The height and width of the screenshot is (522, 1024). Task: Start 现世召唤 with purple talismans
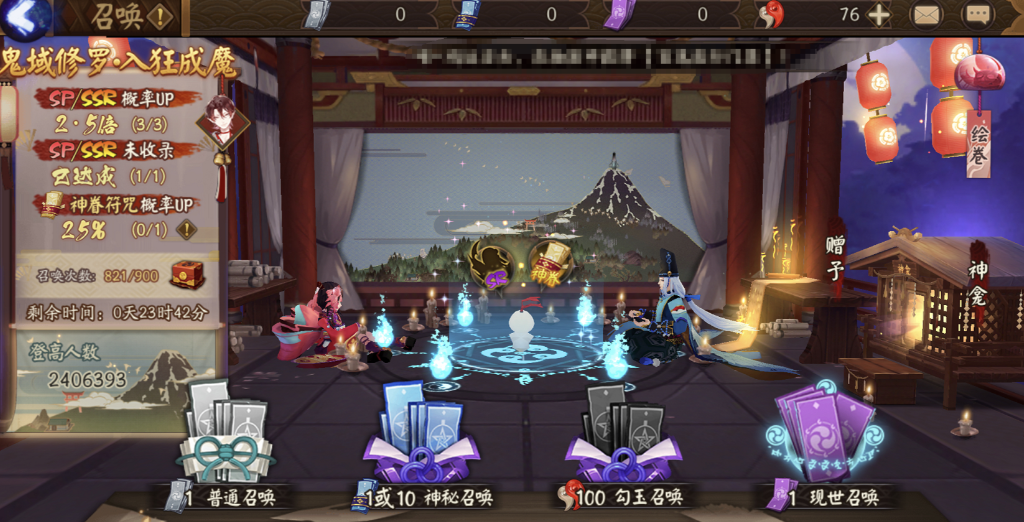(825, 440)
